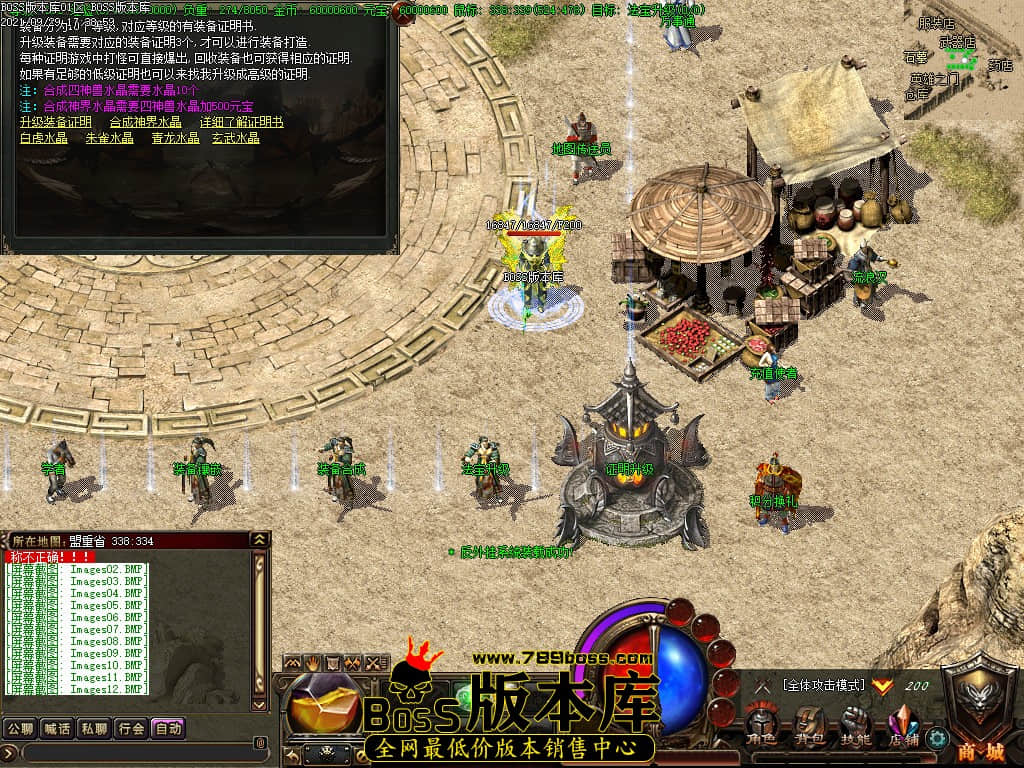
Task: Open the minimap in the corner
Action: 962,60
